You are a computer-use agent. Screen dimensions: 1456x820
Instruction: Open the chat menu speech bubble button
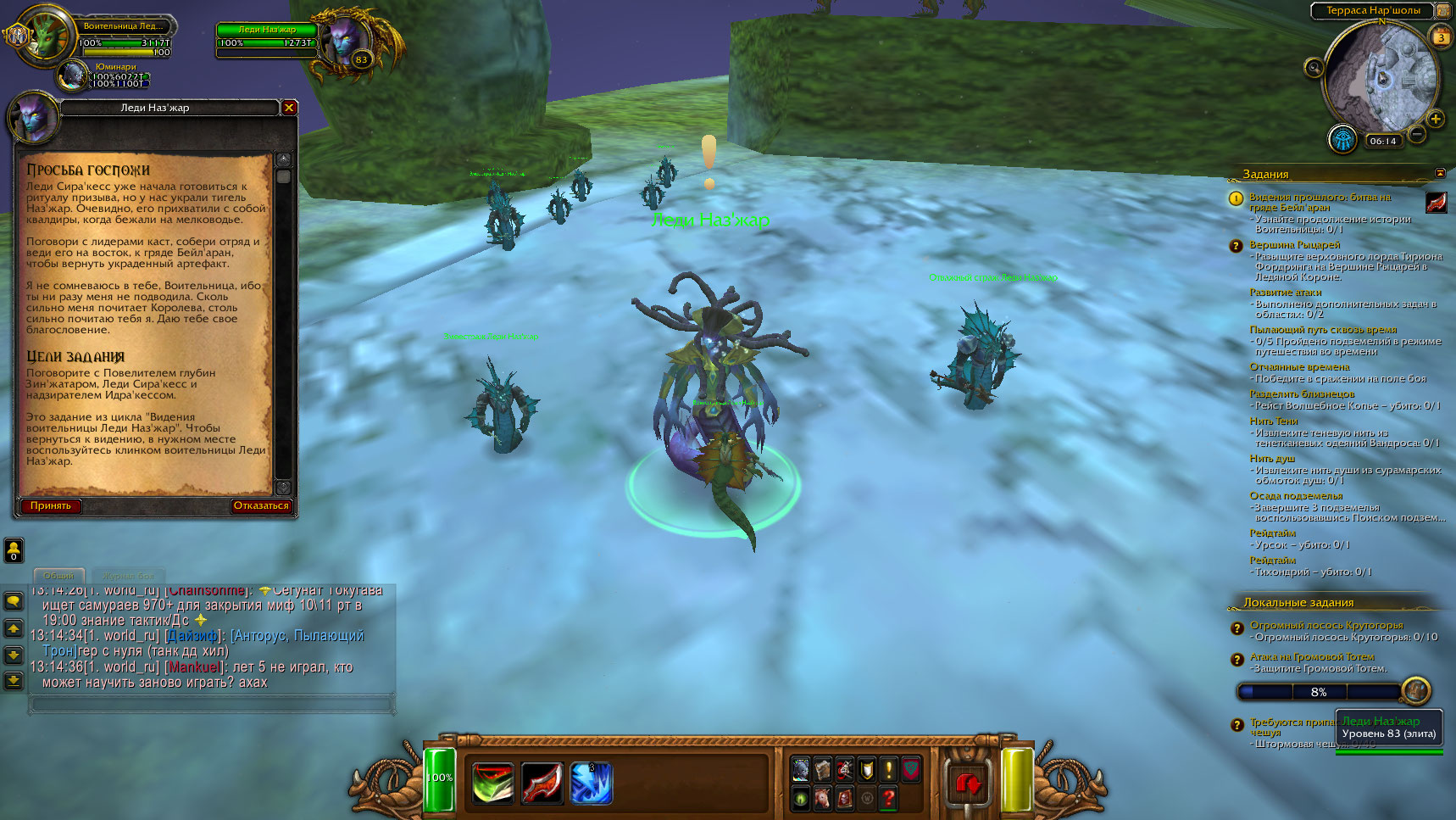point(14,601)
